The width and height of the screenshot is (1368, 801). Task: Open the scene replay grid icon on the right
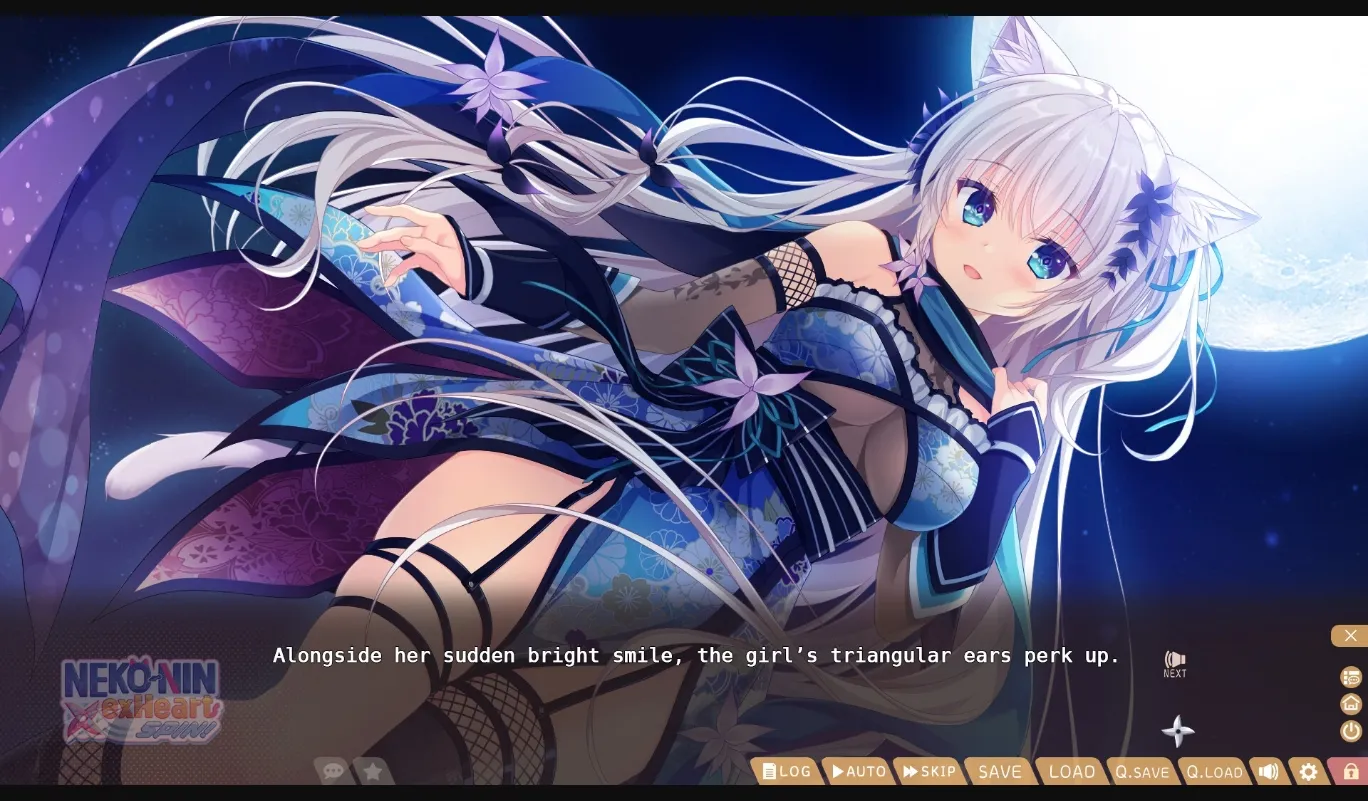point(1350,676)
